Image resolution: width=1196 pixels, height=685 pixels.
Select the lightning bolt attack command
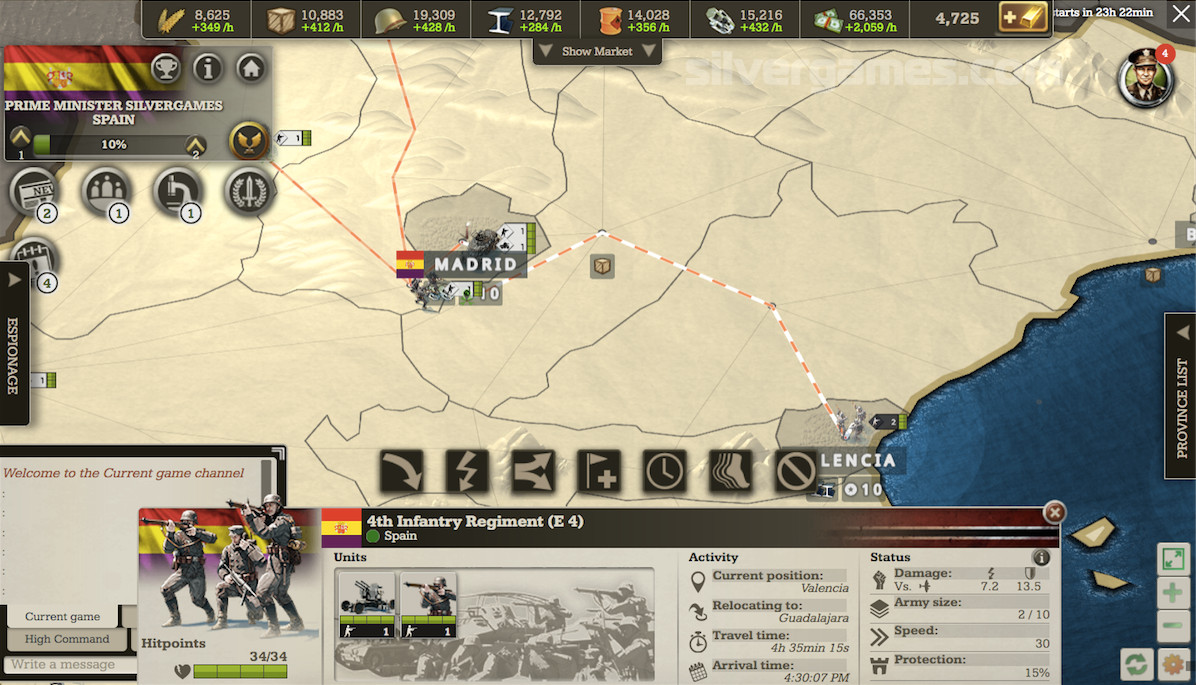(467, 471)
